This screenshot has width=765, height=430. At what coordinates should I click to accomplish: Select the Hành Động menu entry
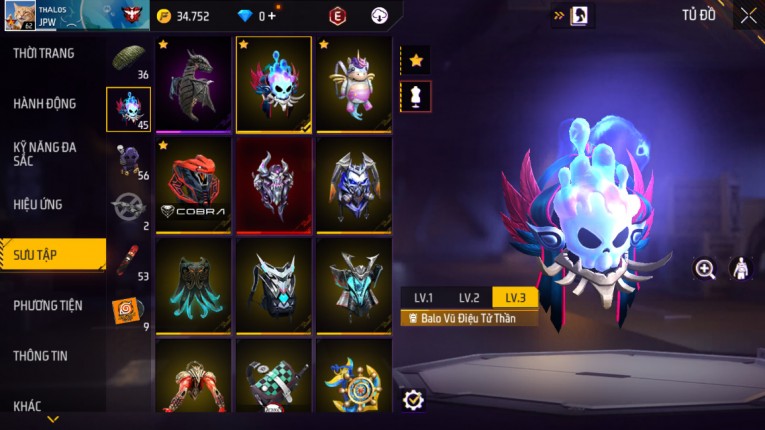click(45, 103)
